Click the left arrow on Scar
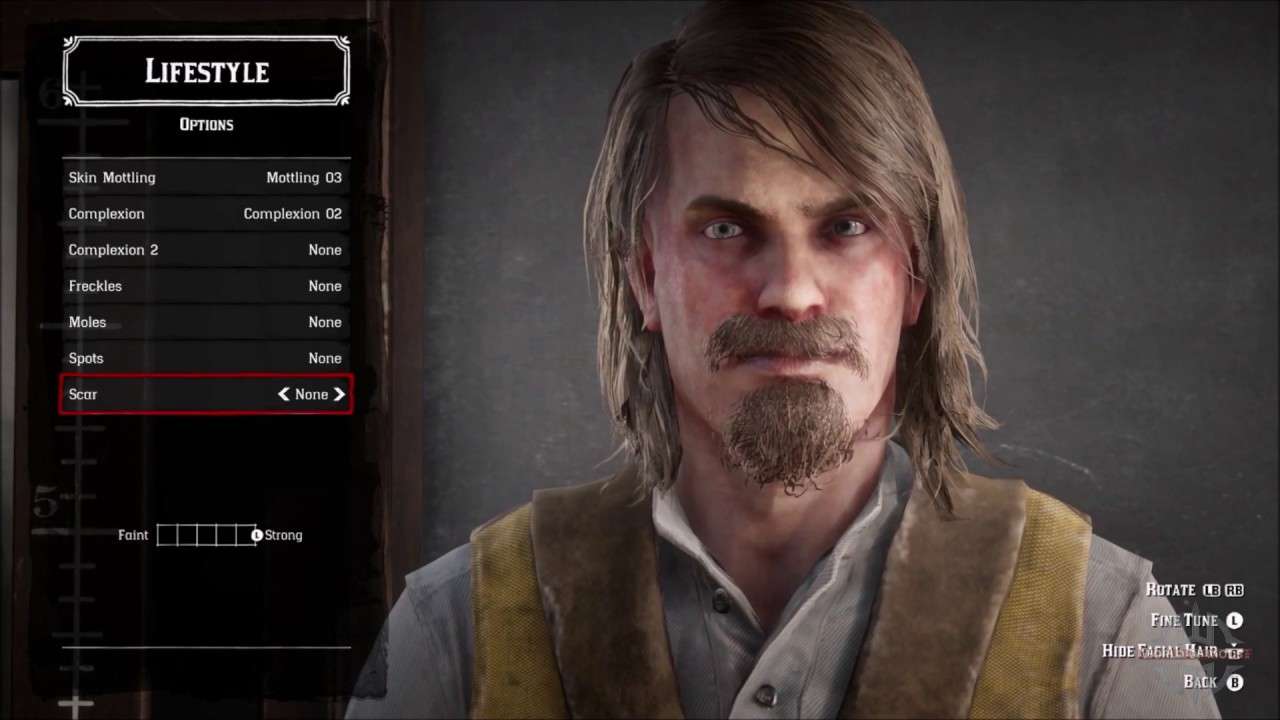The image size is (1280, 720). [x=284, y=394]
